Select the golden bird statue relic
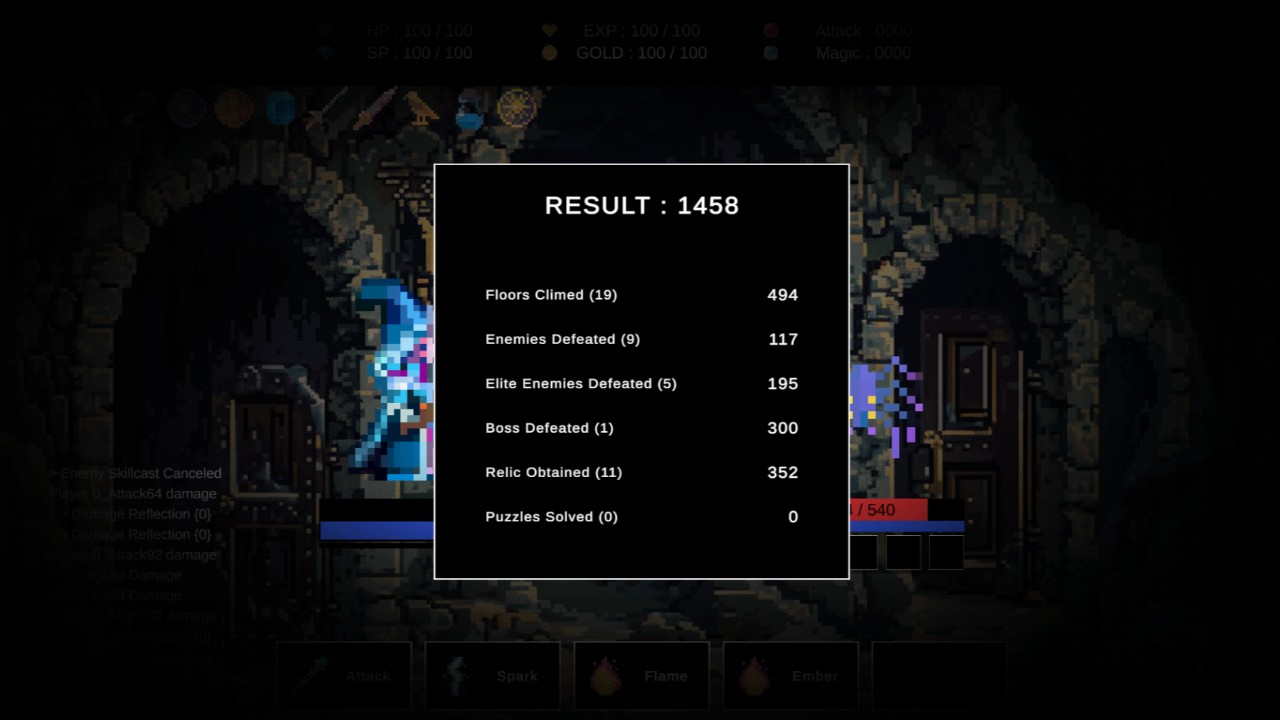 (x=421, y=108)
